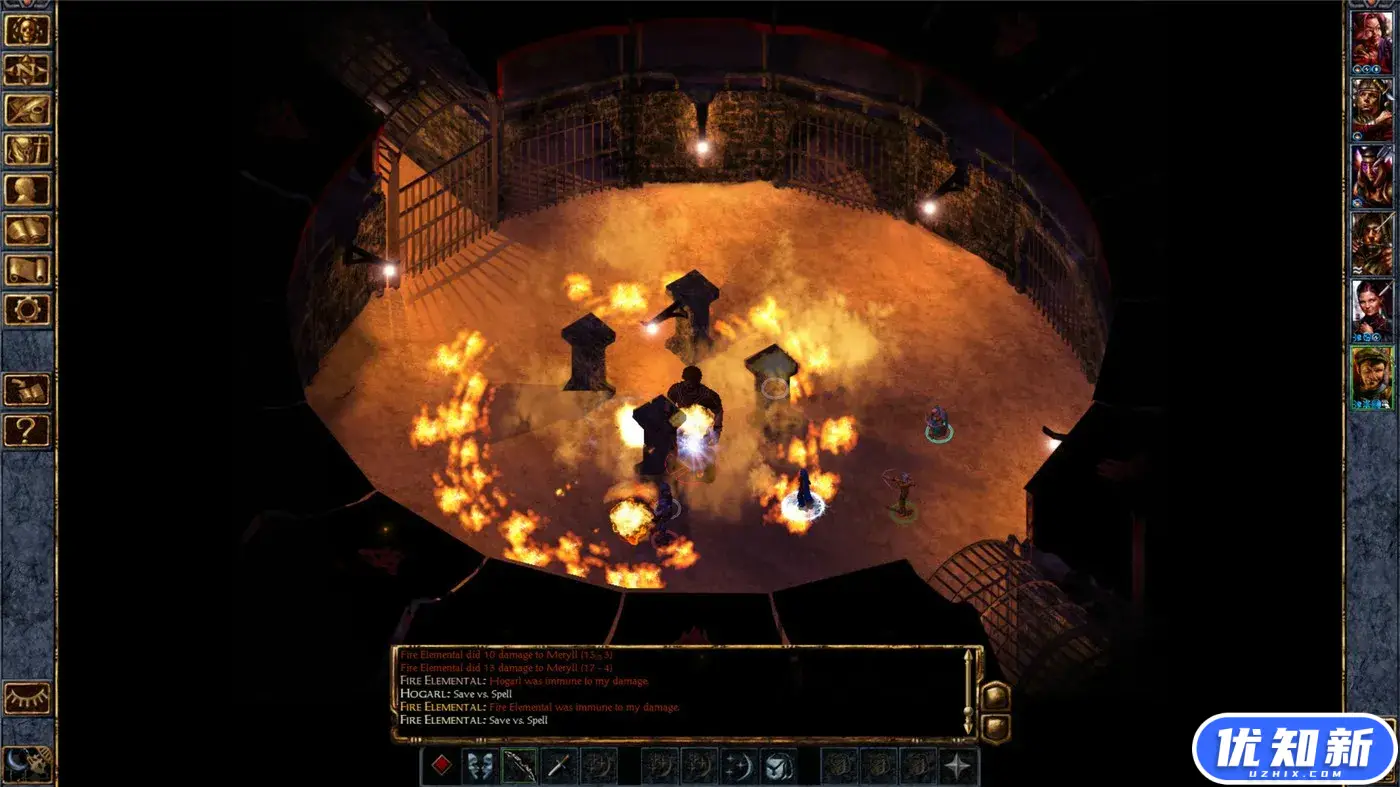
Task: Open the quest journal
Action: tap(30, 109)
